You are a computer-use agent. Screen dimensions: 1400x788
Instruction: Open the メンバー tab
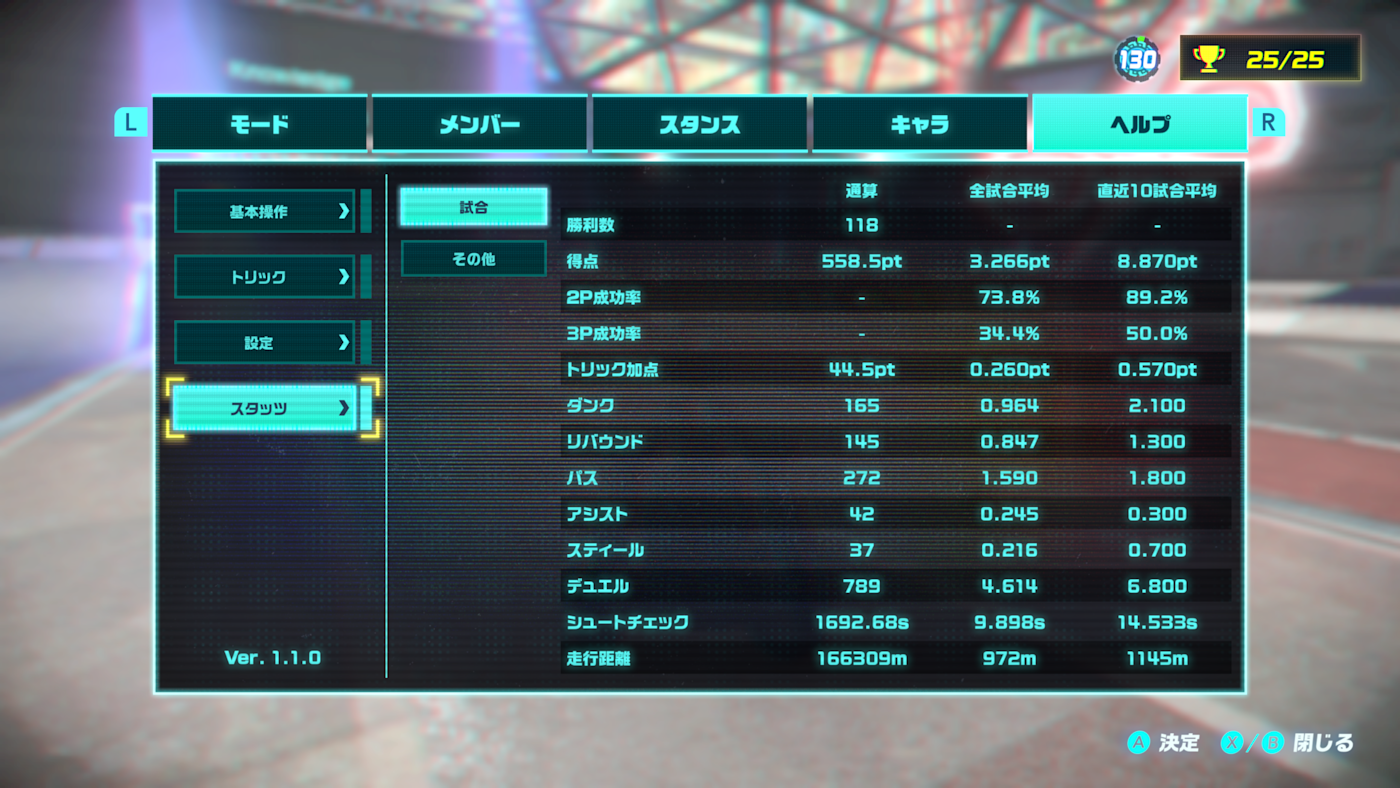[x=479, y=124]
